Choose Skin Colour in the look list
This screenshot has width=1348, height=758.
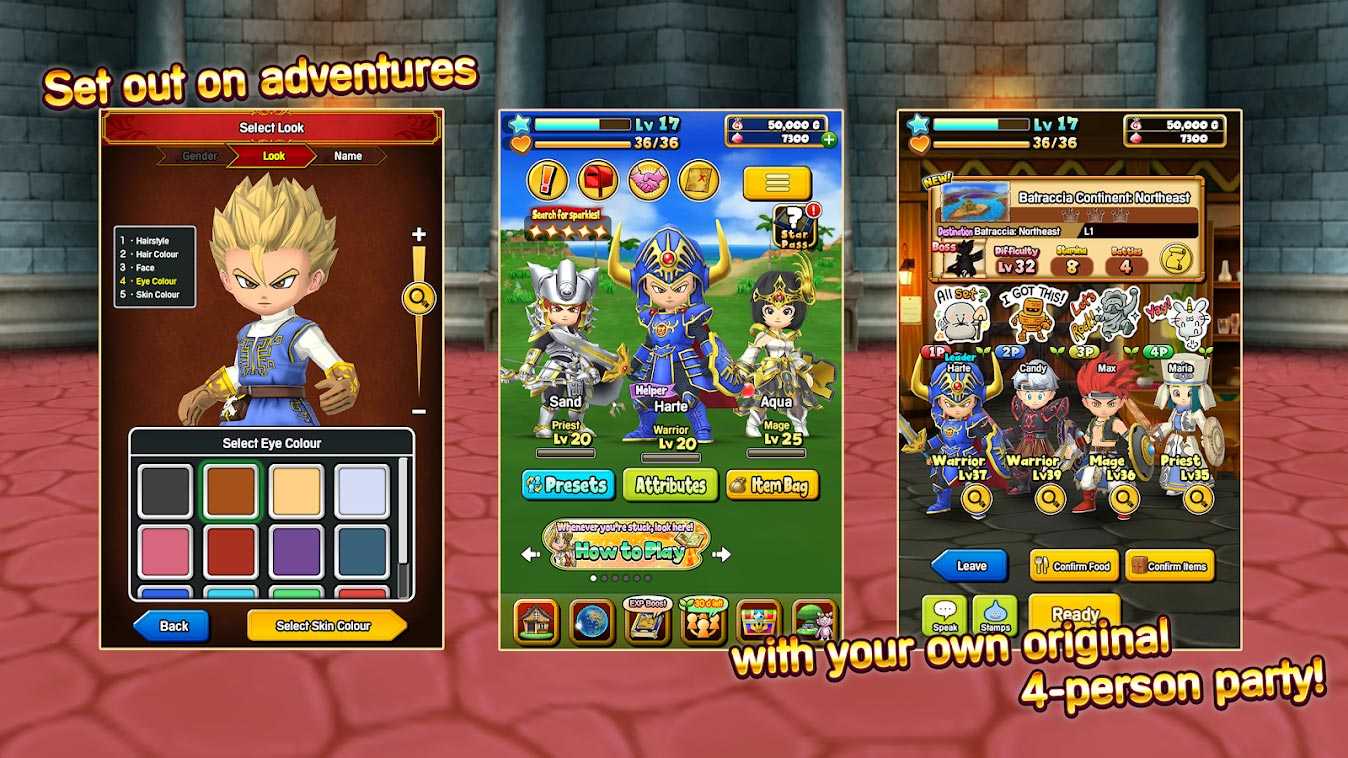[x=157, y=295]
